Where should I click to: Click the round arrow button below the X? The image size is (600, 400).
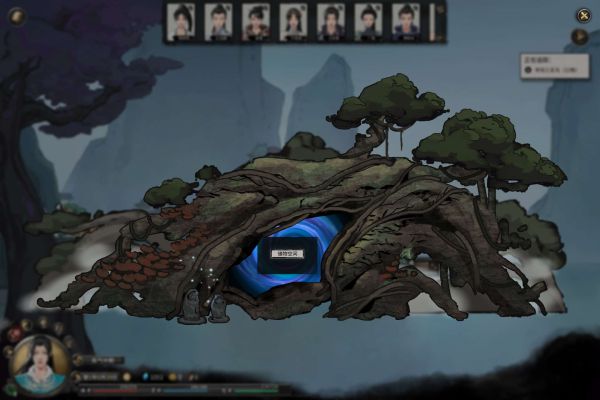pyautogui.click(x=579, y=37)
